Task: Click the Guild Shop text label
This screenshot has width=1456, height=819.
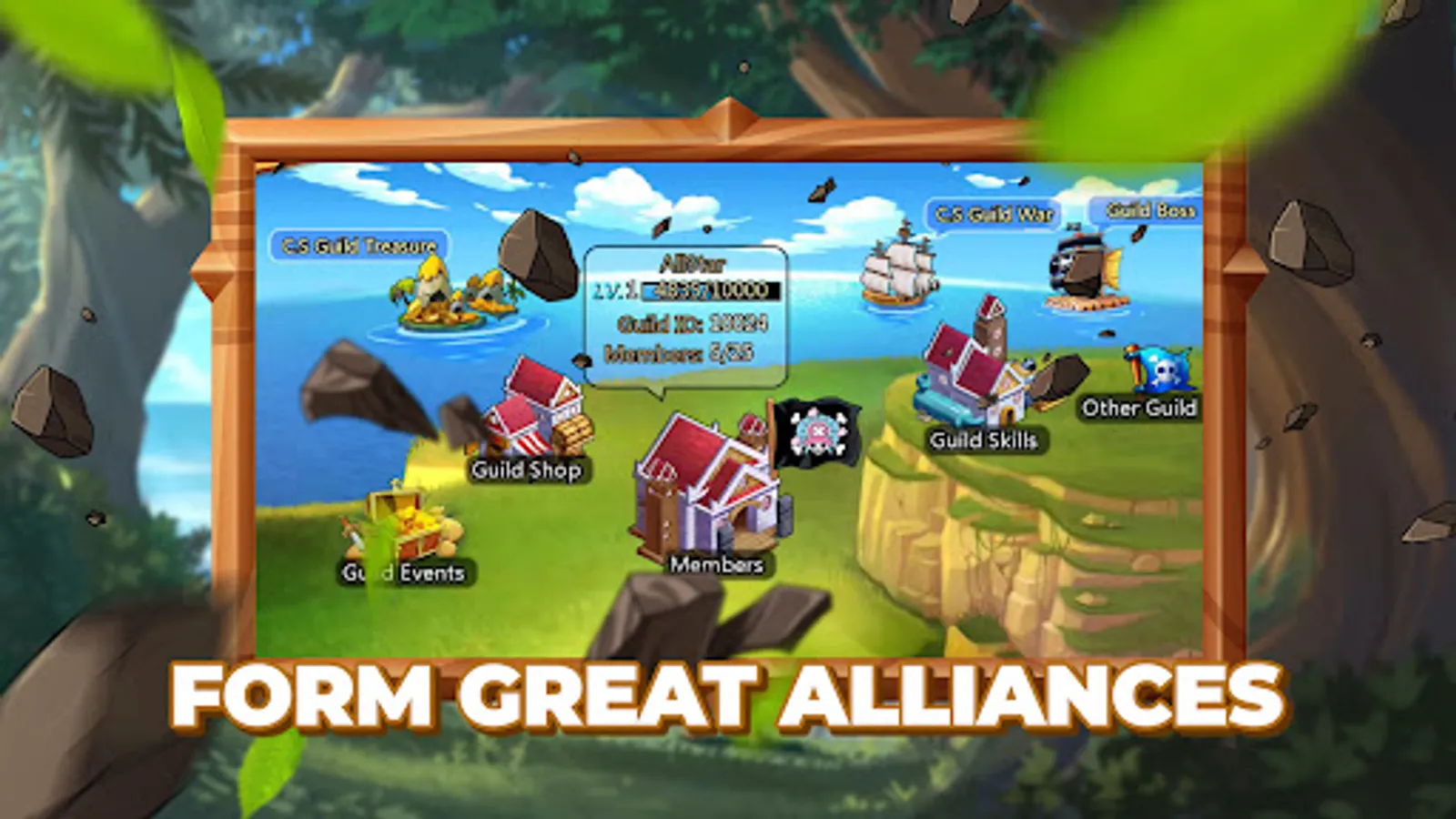Action: pos(526,472)
